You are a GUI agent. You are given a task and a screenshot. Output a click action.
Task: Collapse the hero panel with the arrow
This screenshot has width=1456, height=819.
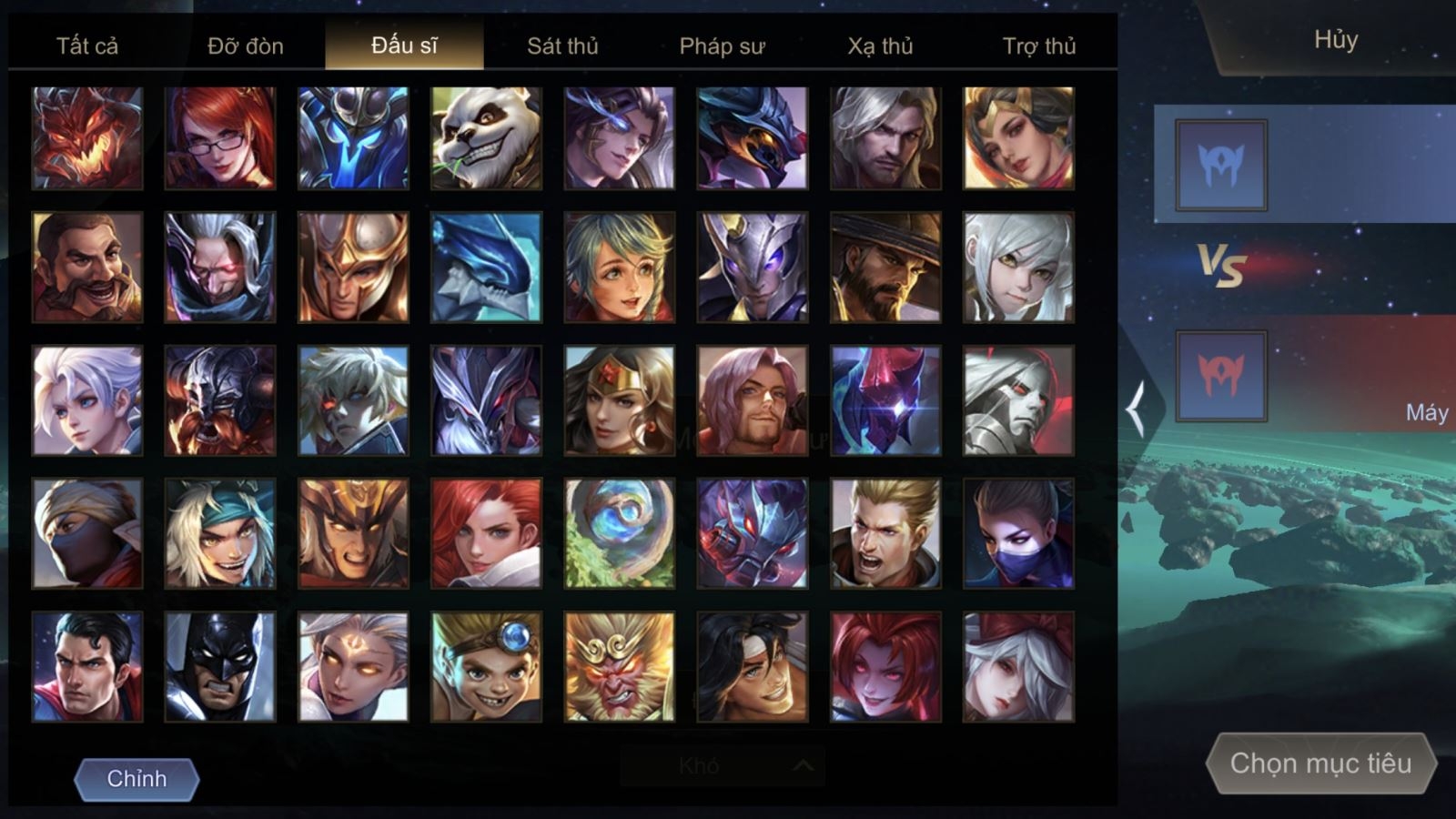tap(1136, 409)
